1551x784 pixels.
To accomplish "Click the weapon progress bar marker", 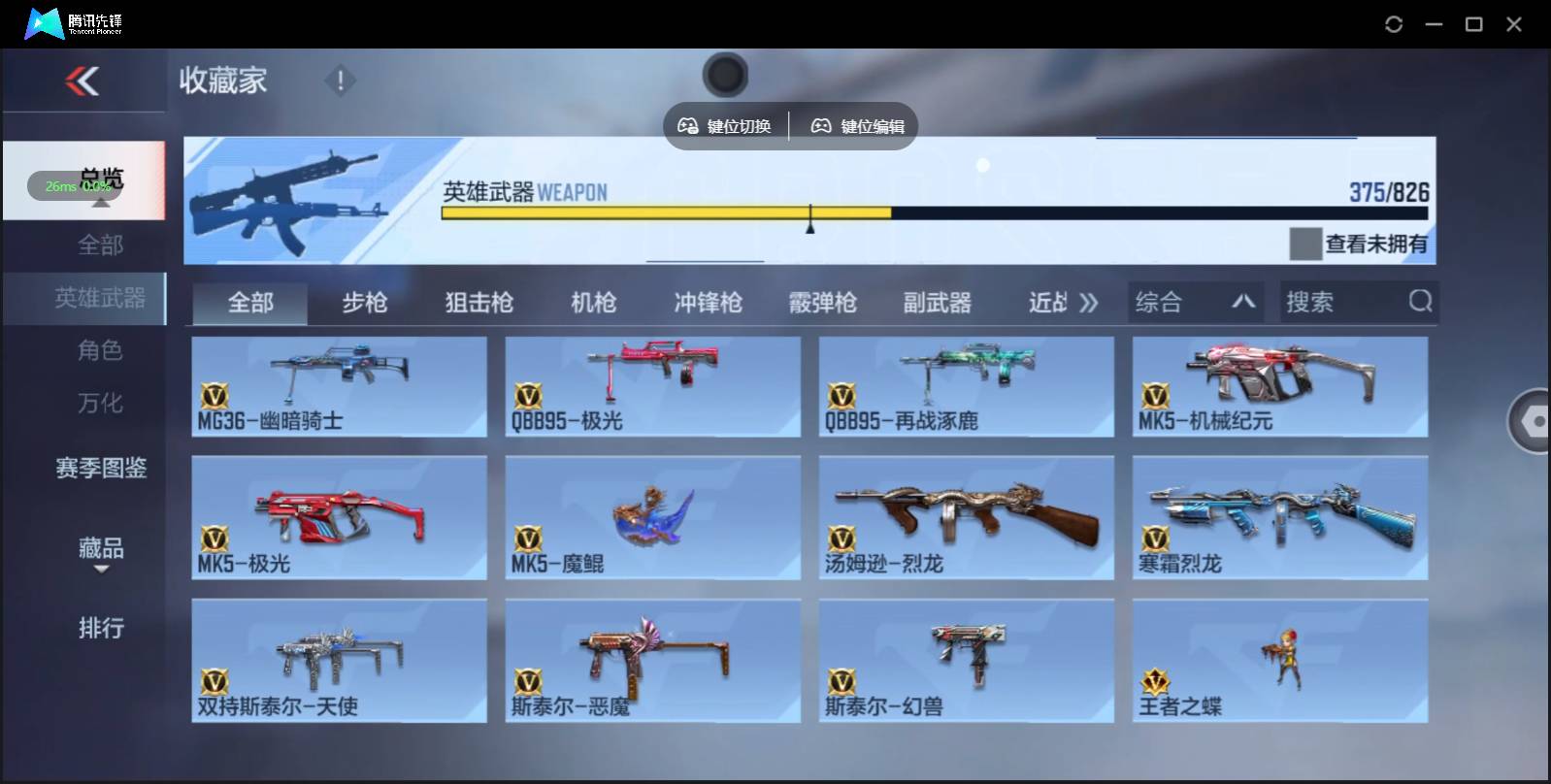I will point(811,218).
